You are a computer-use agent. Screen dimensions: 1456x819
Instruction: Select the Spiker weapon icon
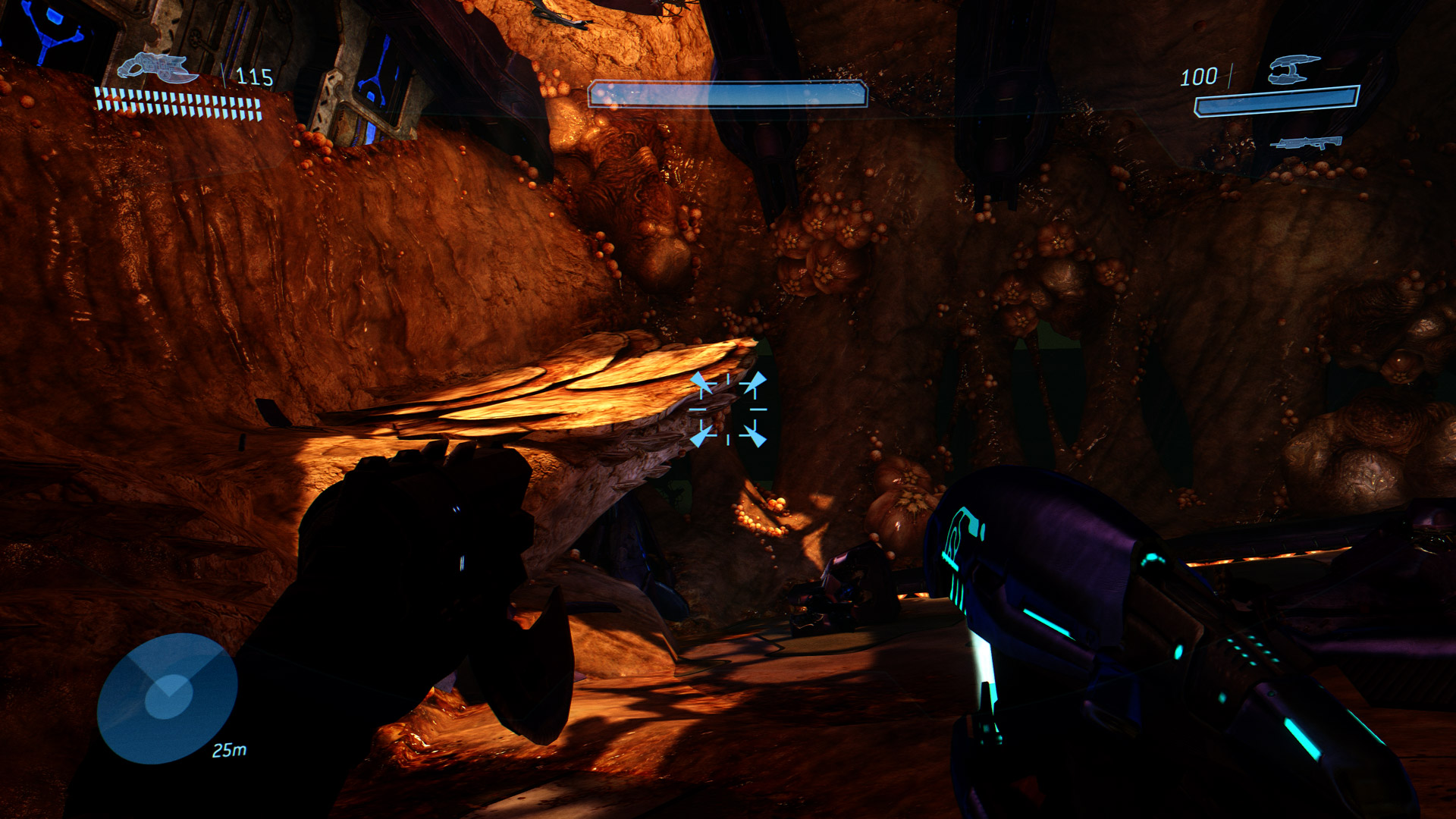tap(158, 68)
